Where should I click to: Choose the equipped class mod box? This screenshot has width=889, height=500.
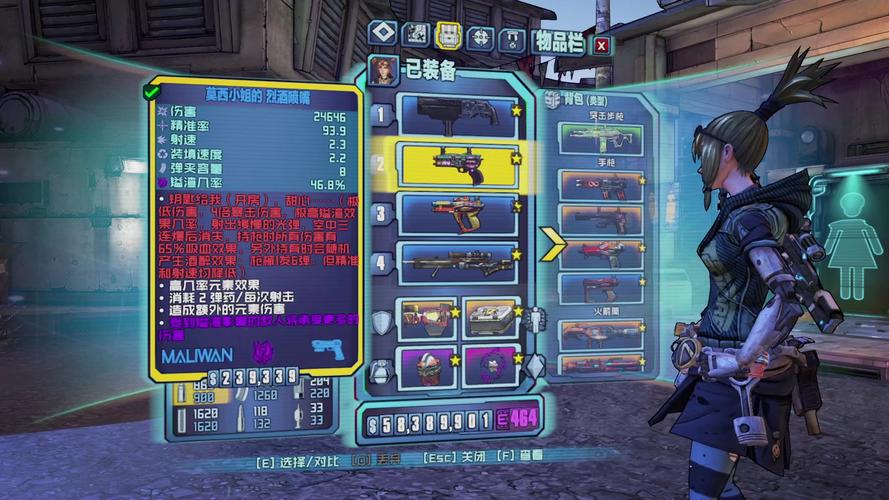[x=491, y=318]
